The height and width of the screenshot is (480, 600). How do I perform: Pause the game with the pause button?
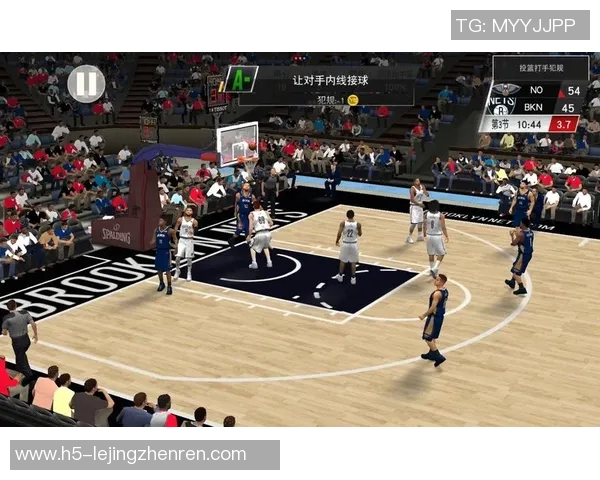(86, 82)
